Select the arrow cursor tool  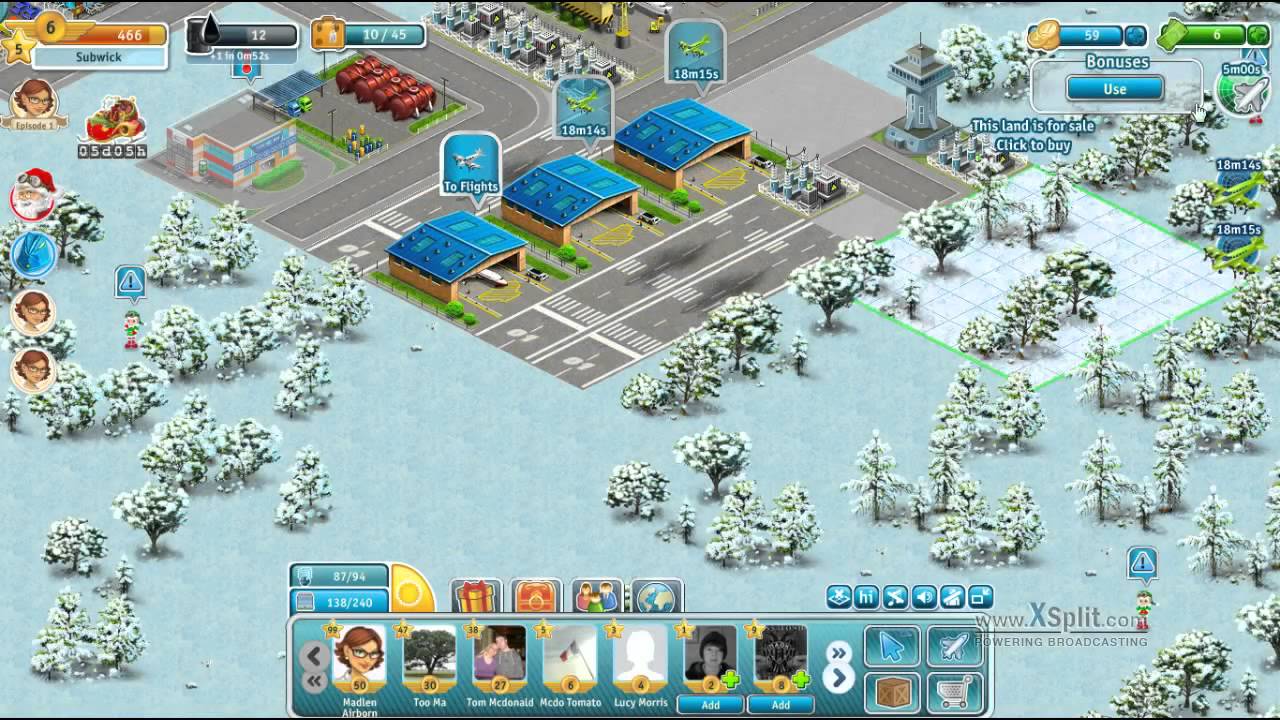pyautogui.click(x=891, y=647)
